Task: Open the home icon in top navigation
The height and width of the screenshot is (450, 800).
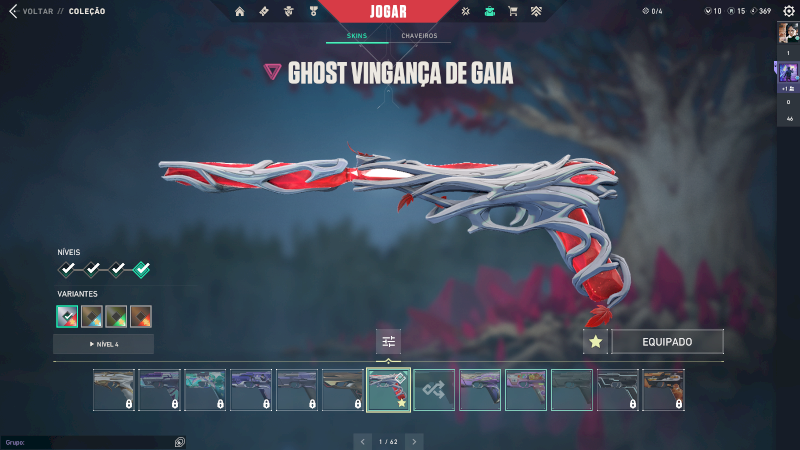Action: click(x=239, y=12)
